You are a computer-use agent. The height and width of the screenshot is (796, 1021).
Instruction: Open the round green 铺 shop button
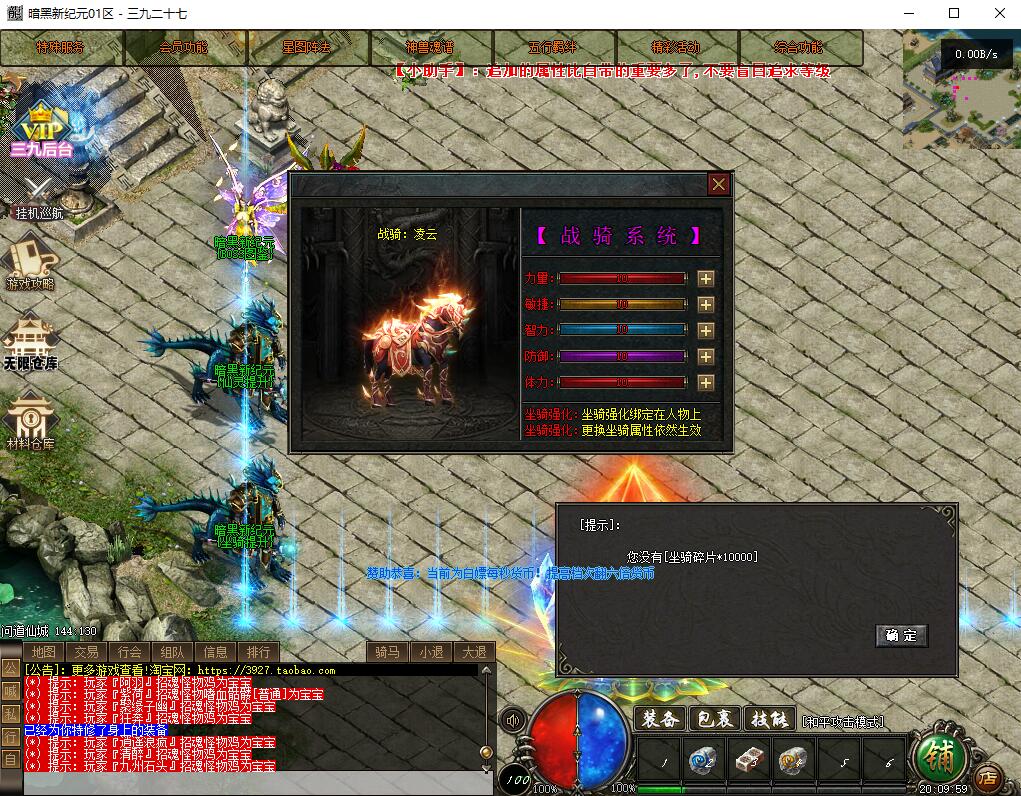click(x=940, y=759)
